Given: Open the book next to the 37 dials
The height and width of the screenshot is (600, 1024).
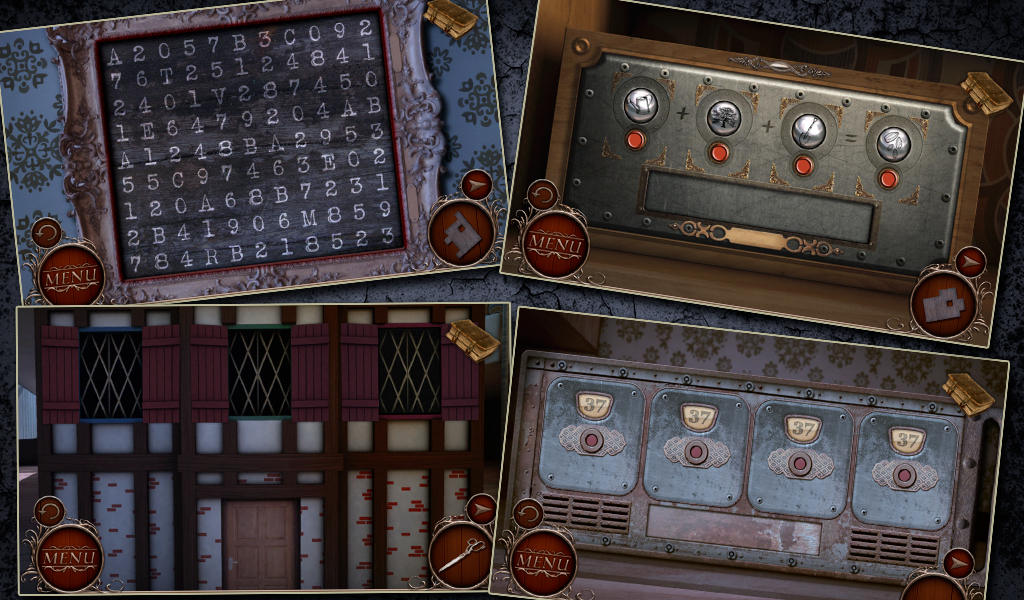Looking at the screenshot, I should click(967, 392).
